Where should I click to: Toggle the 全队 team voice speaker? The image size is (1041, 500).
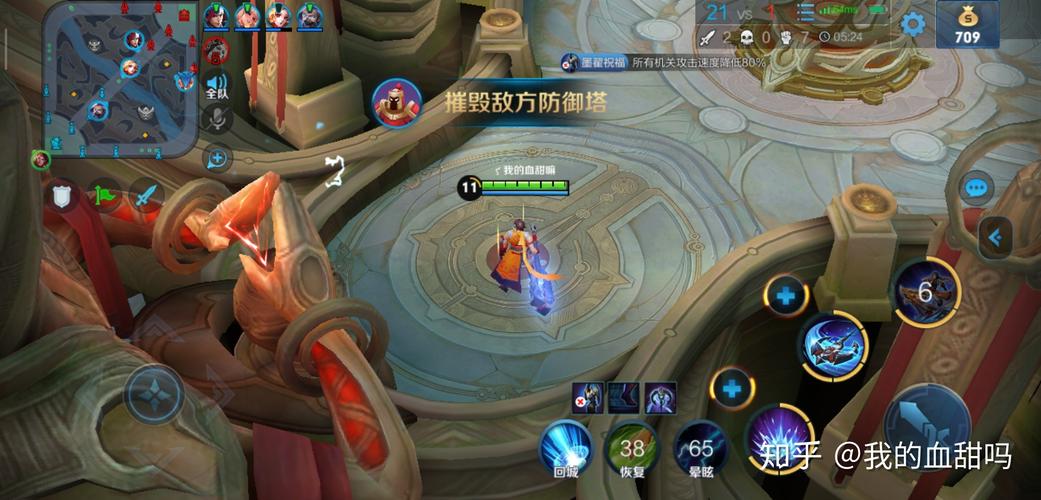(216, 86)
